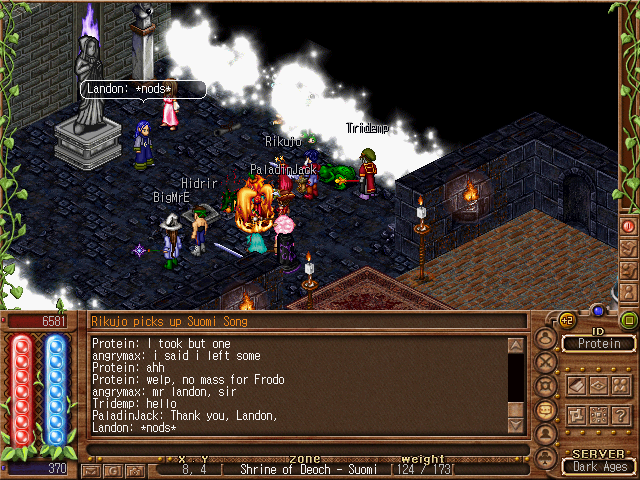Open the shield round button
Viewport: 640px width, 480px height.
[546, 385]
